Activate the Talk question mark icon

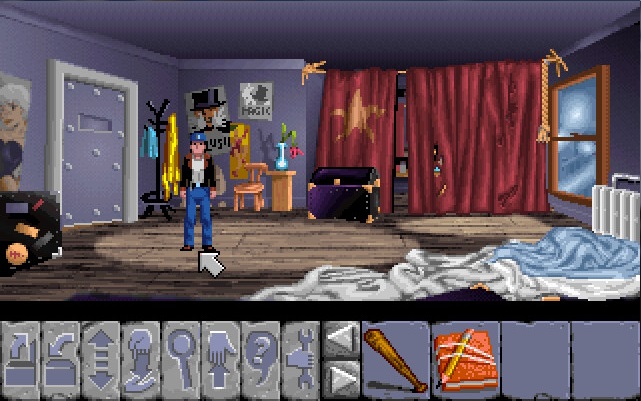tap(262, 358)
